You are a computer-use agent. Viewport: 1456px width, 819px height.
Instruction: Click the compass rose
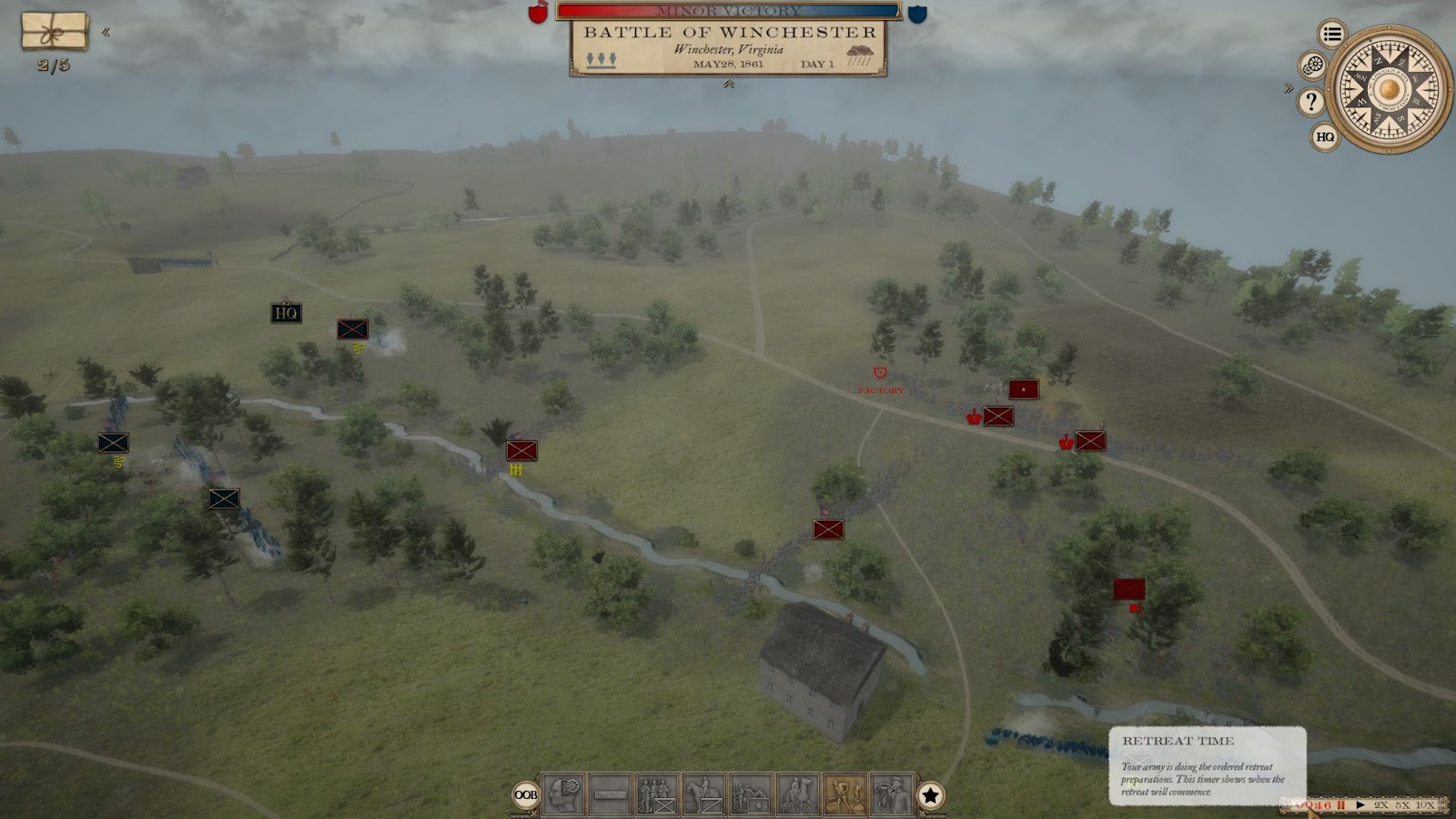point(1388,89)
